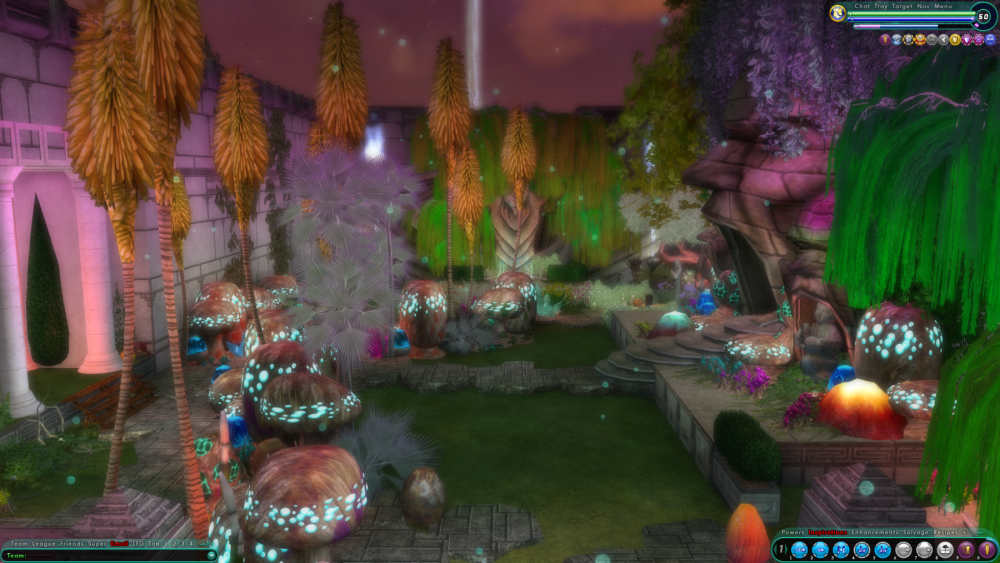
Task: Open the Super group tab
Action: 97,544
